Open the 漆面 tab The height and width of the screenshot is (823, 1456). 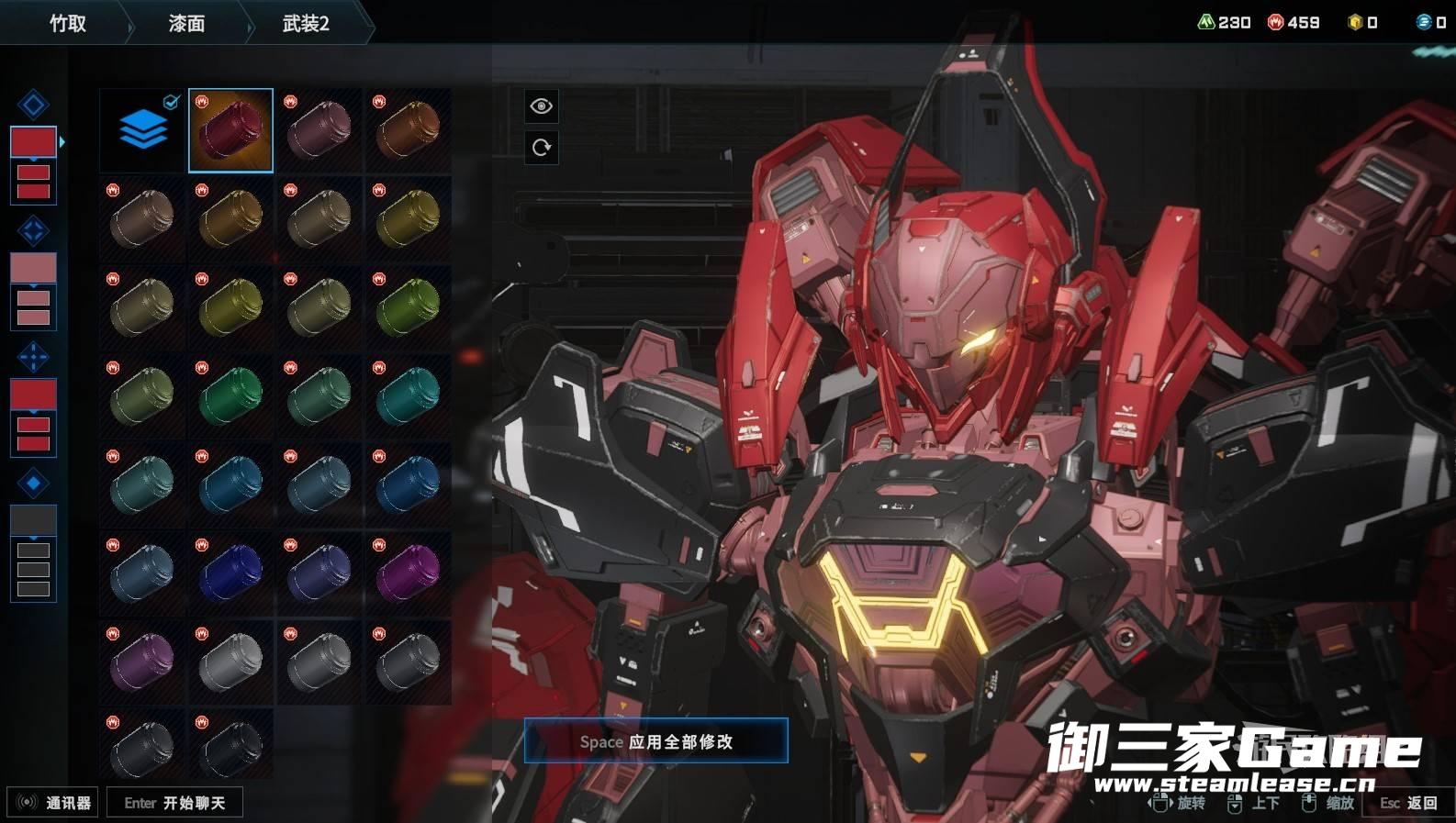click(186, 24)
